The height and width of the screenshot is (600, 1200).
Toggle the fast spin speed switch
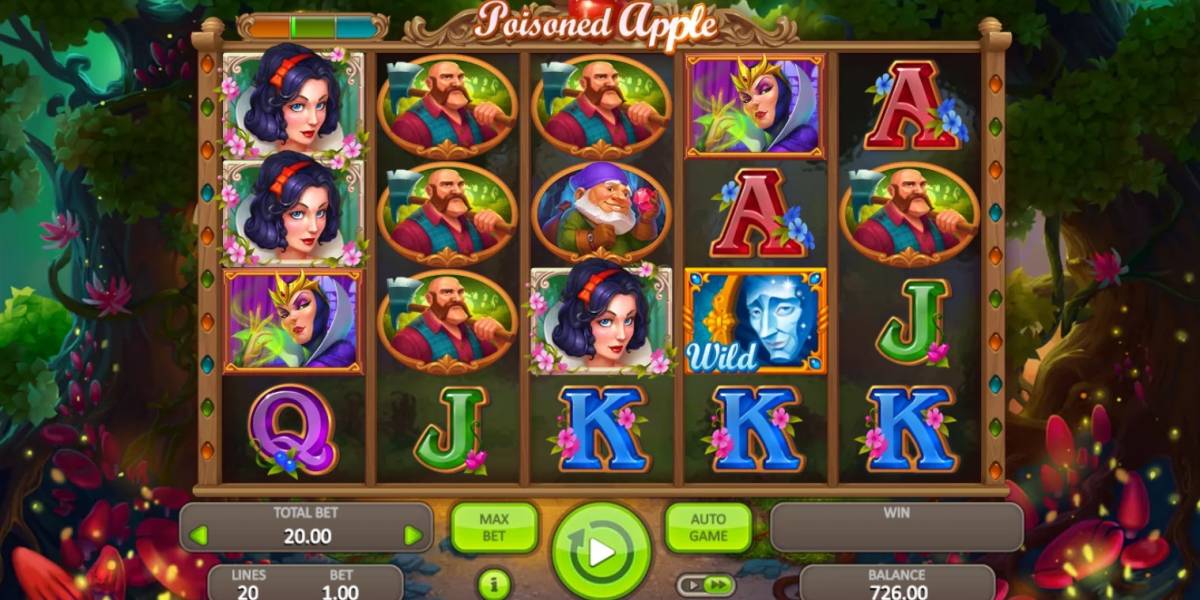pyautogui.click(x=705, y=585)
